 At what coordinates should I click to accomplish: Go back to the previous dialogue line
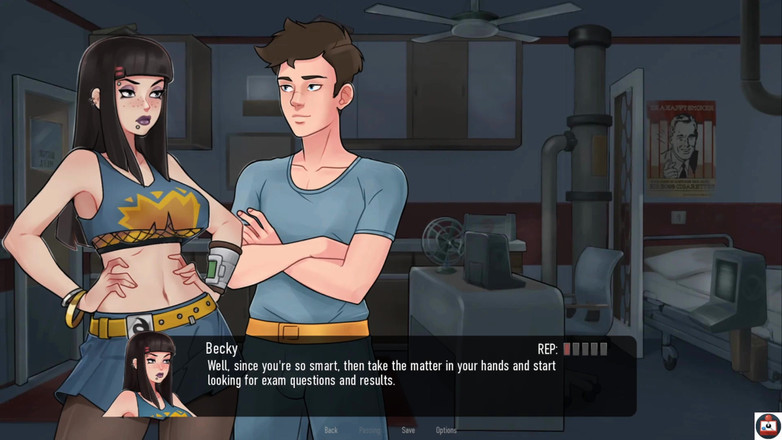point(331,430)
